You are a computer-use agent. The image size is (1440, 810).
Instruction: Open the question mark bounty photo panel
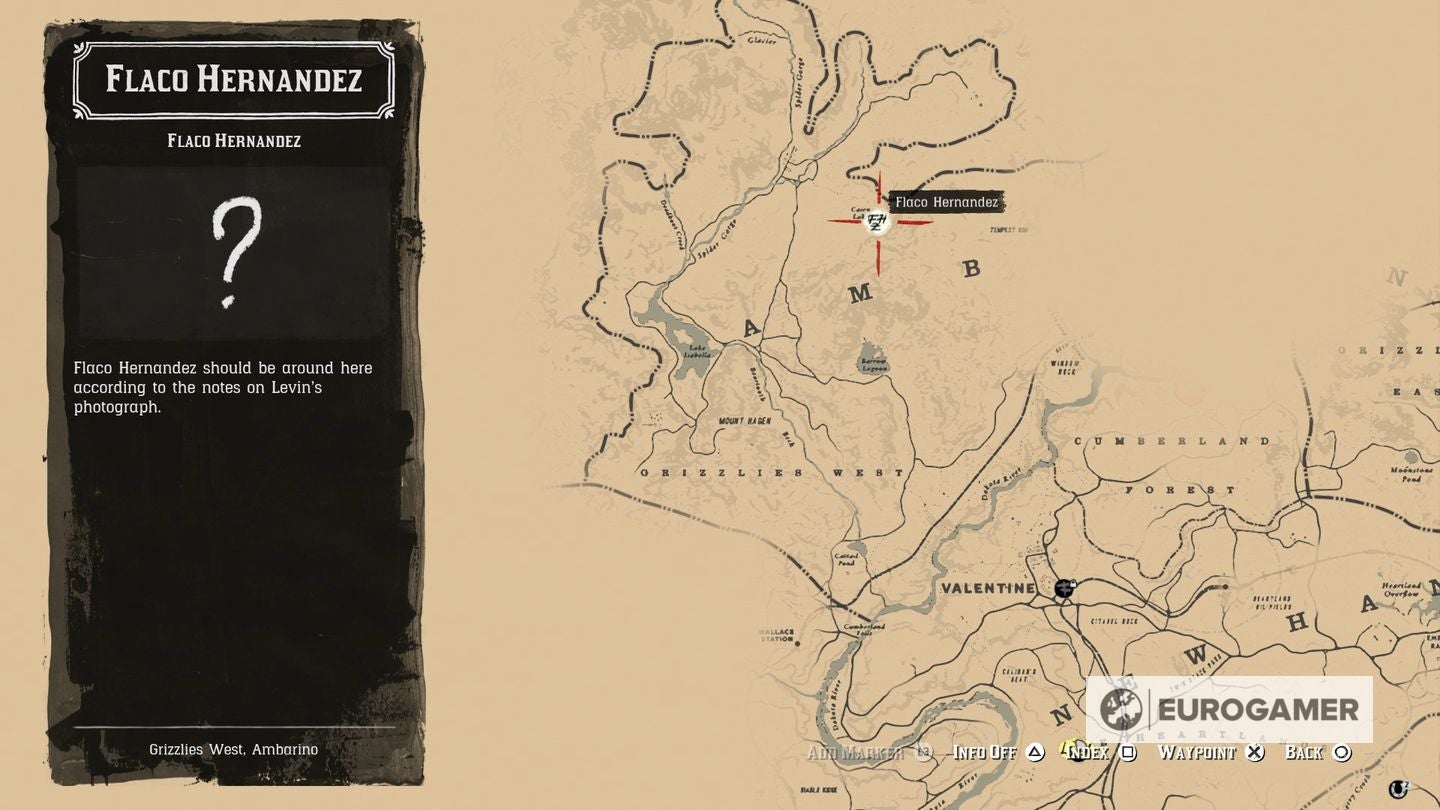coord(234,255)
